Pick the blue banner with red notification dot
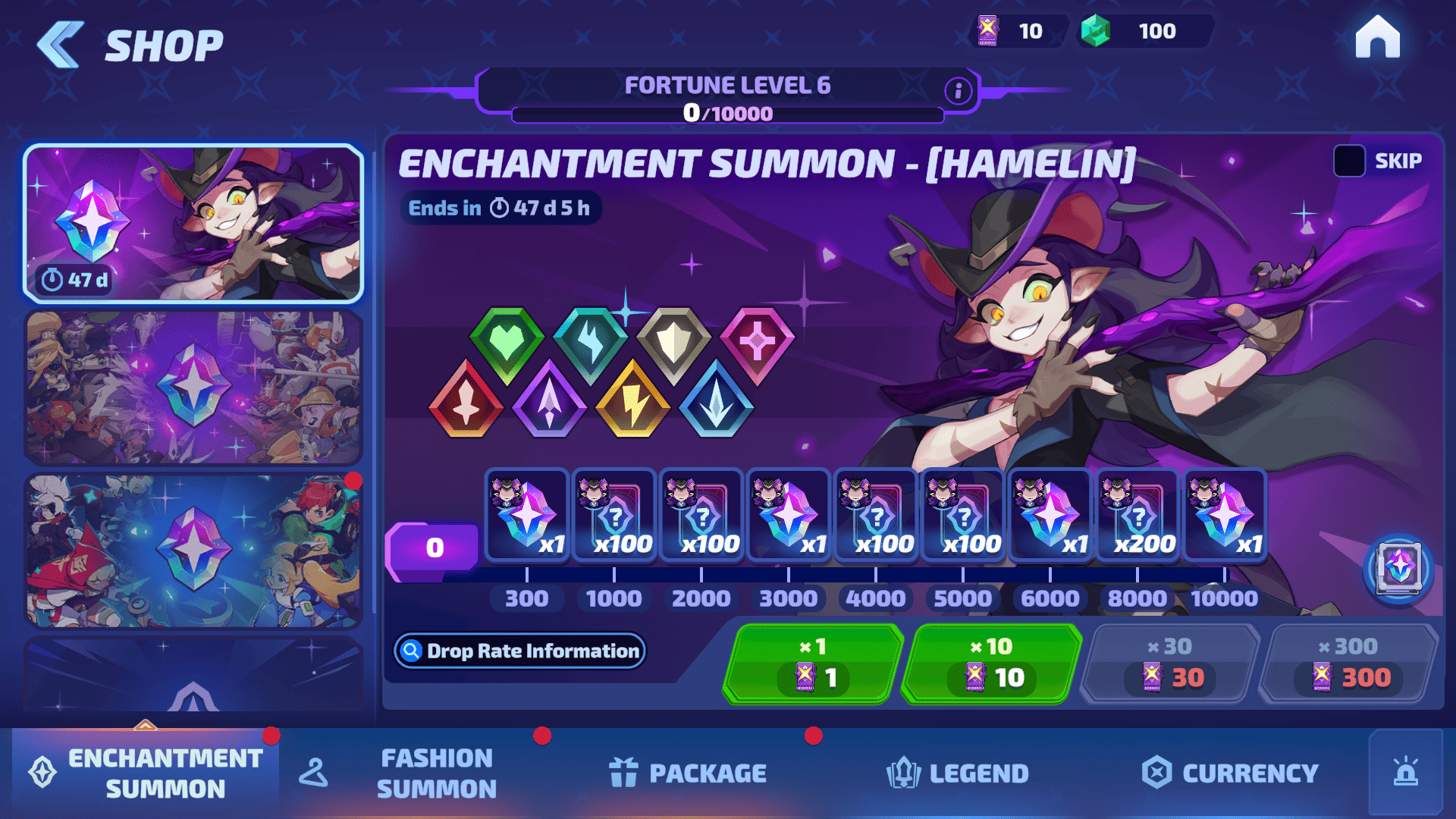The height and width of the screenshot is (819, 1456). [x=193, y=551]
